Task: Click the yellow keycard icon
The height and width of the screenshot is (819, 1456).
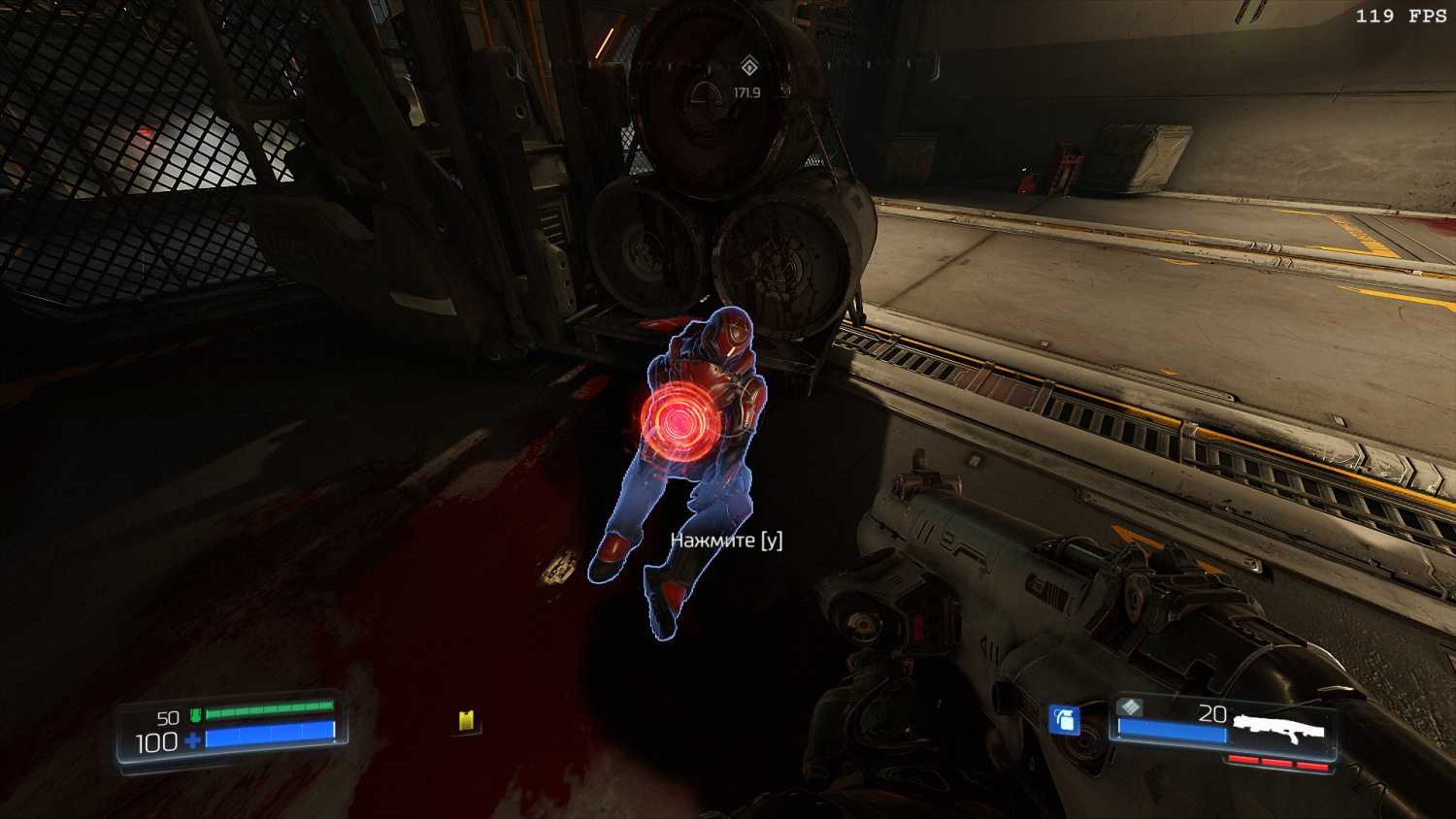Action: (467, 720)
